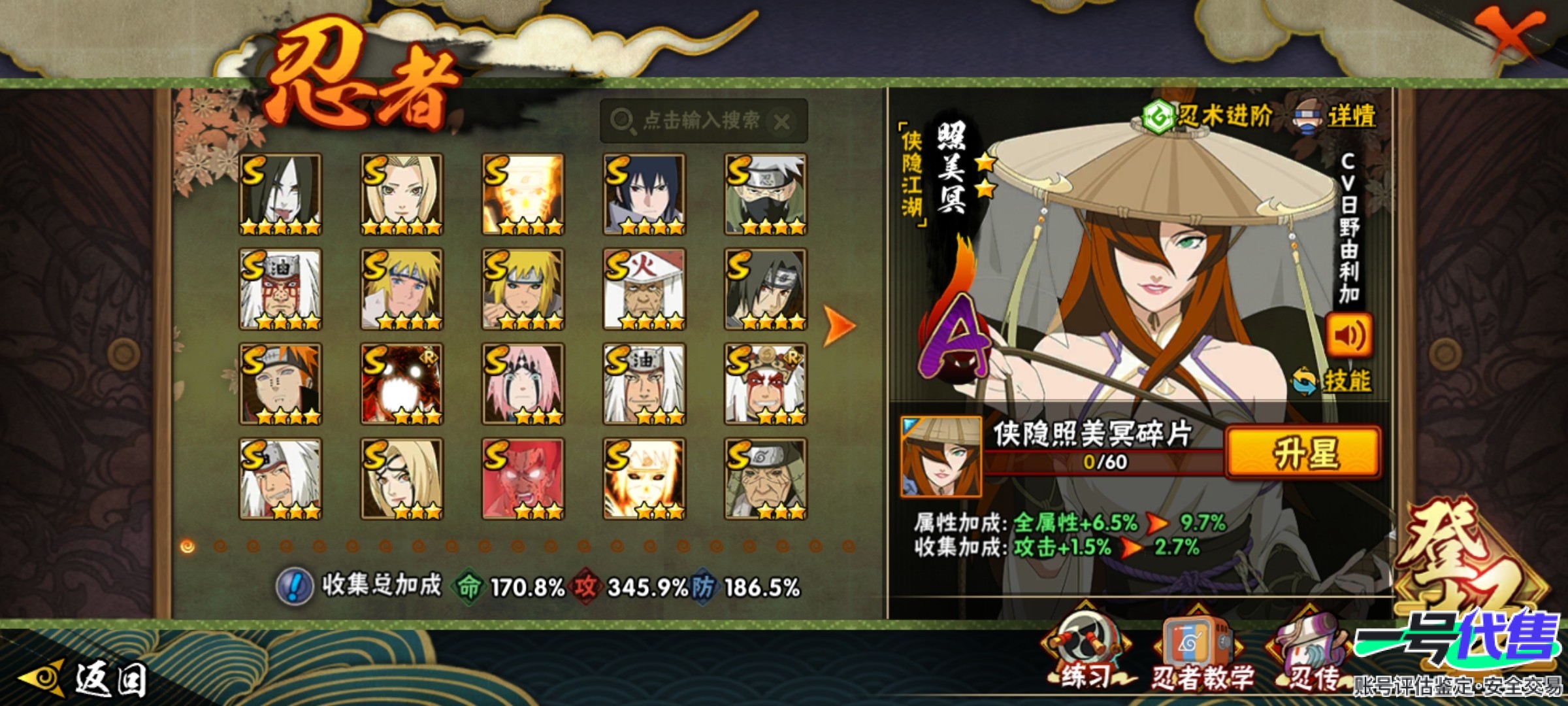
Task: Switch to the 技能 skills view
Action: point(1333,381)
